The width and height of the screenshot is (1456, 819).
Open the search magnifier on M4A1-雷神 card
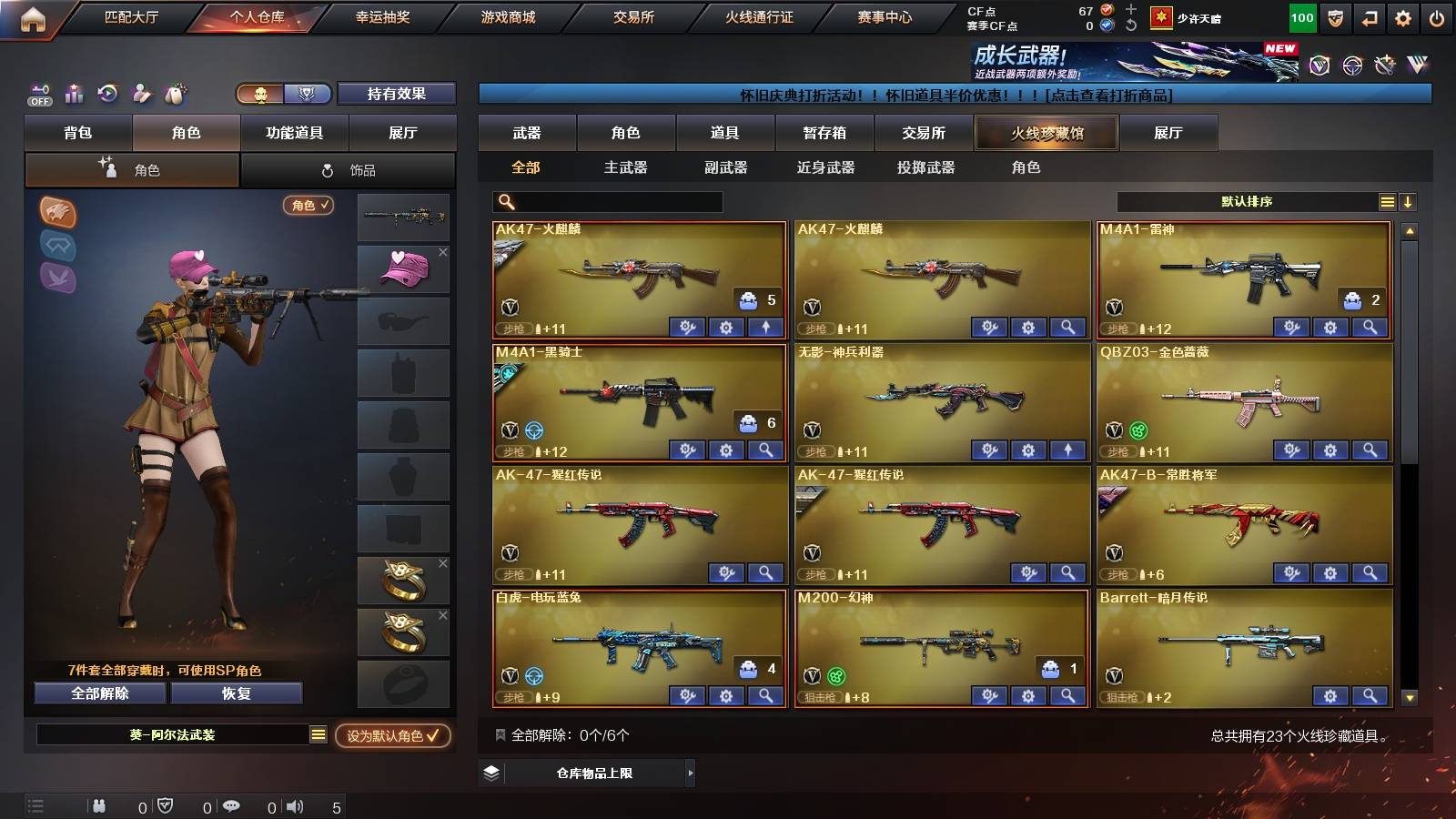[1370, 326]
